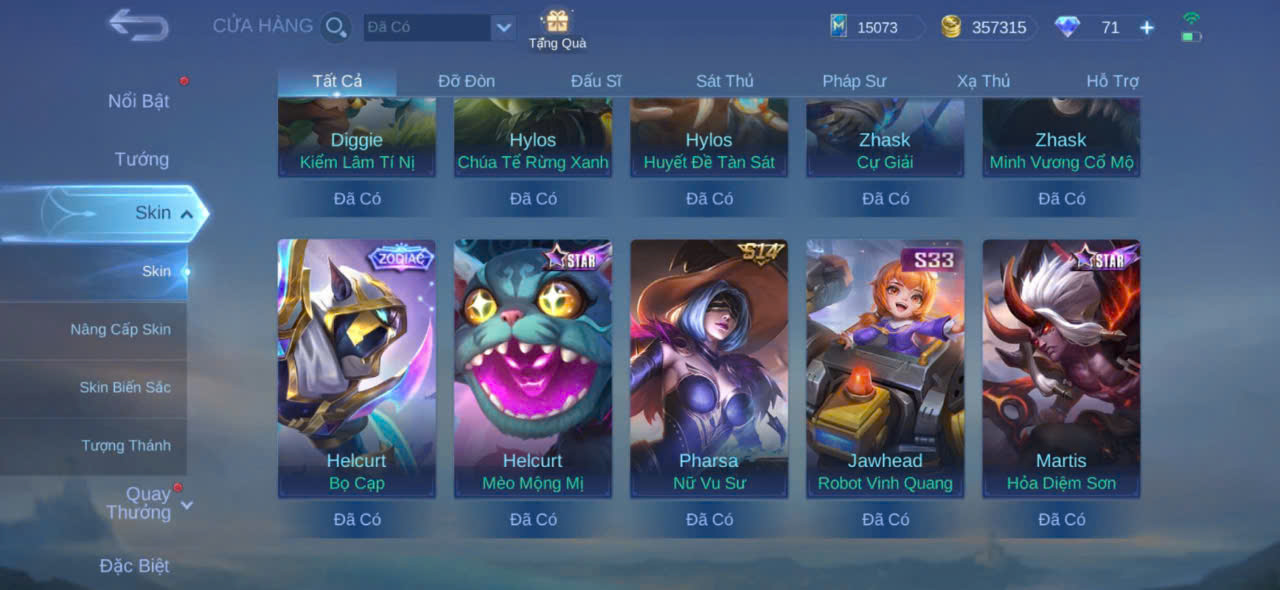Open the Nổi Bật menu section
Image resolution: width=1280 pixels, height=590 pixels.
(139, 101)
